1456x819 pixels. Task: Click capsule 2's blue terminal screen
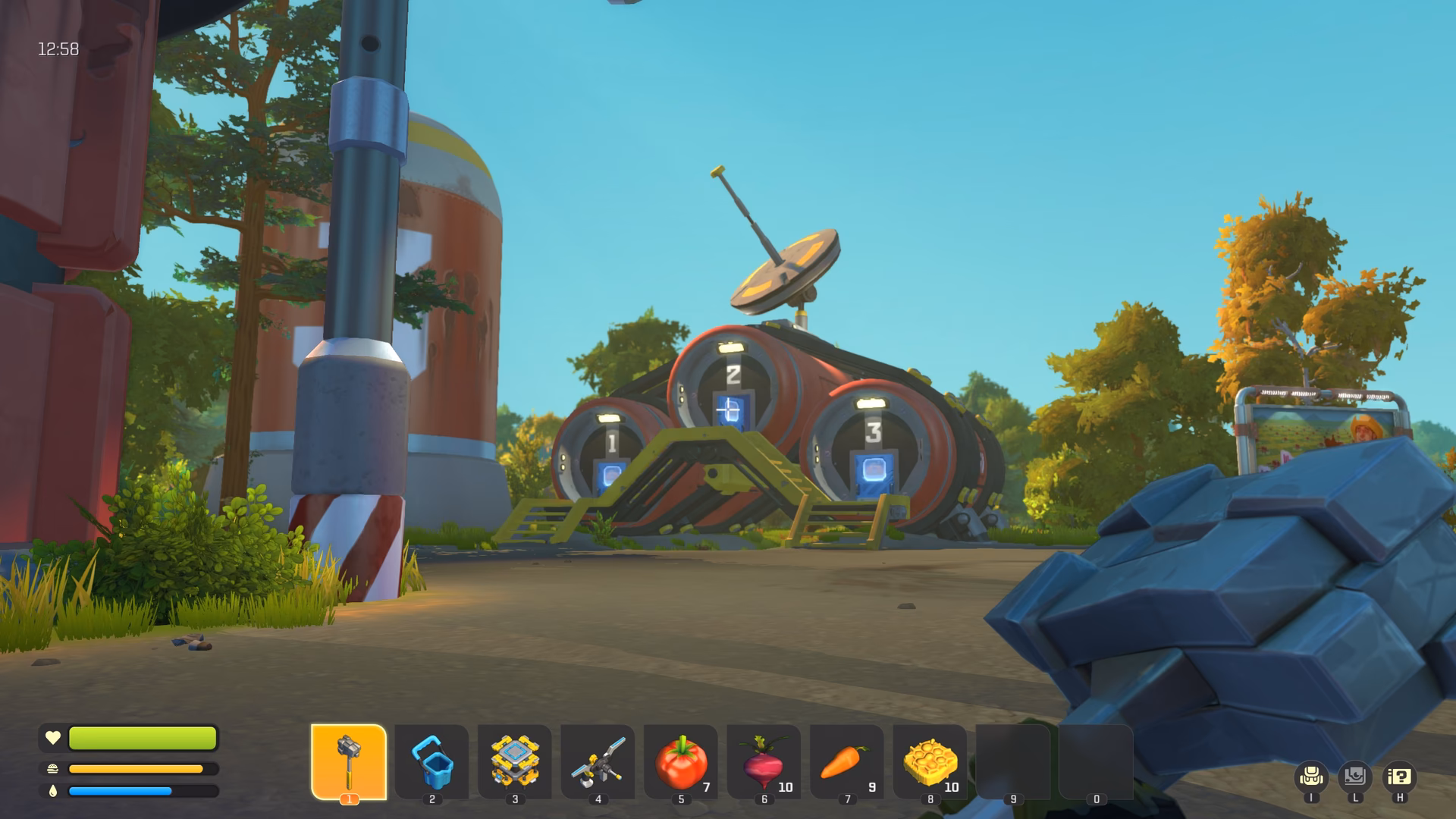coord(733,411)
